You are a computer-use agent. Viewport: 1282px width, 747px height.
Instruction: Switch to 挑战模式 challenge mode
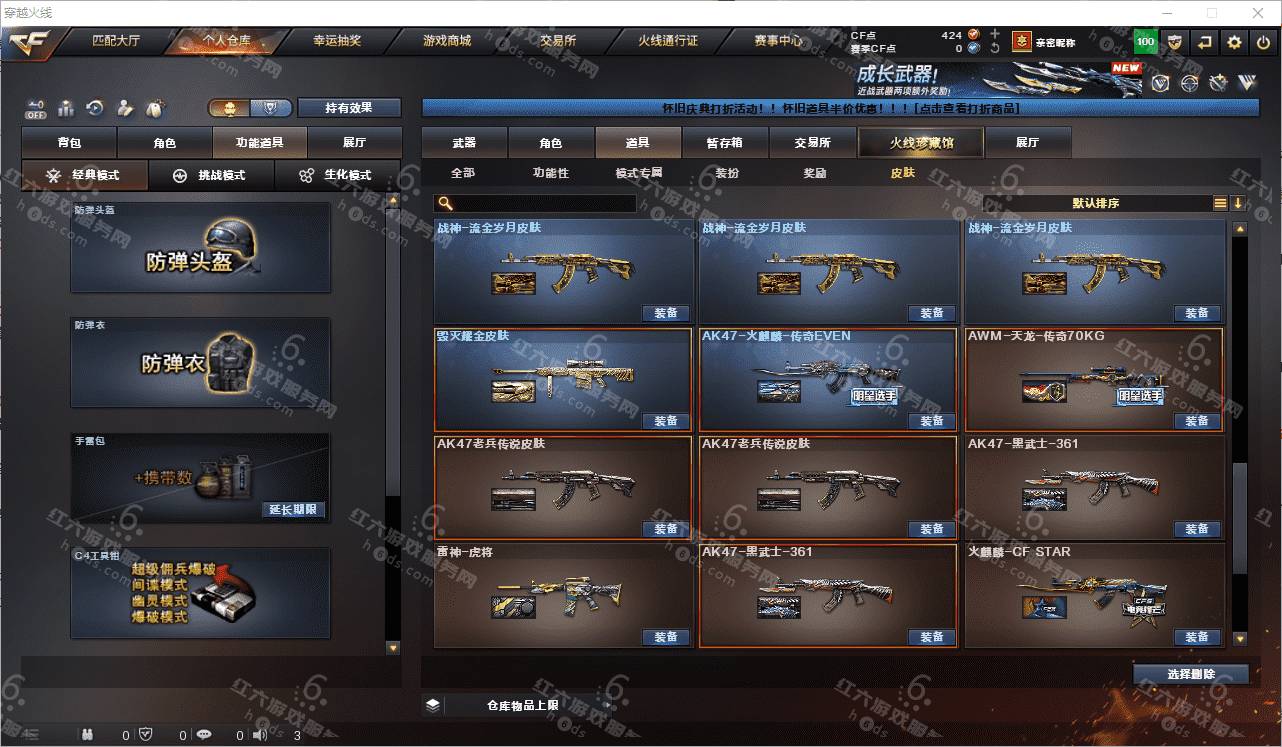tap(210, 175)
